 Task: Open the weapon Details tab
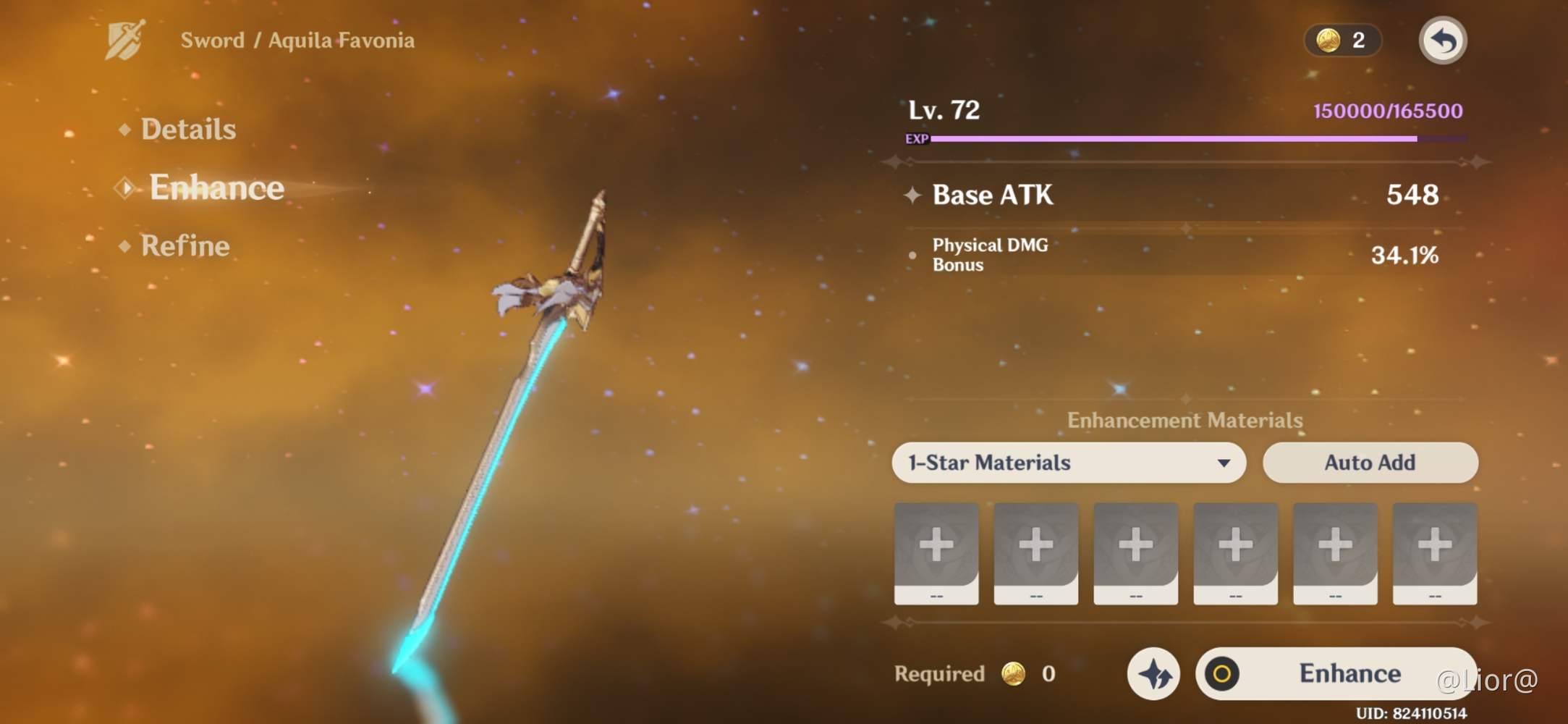point(188,130)
